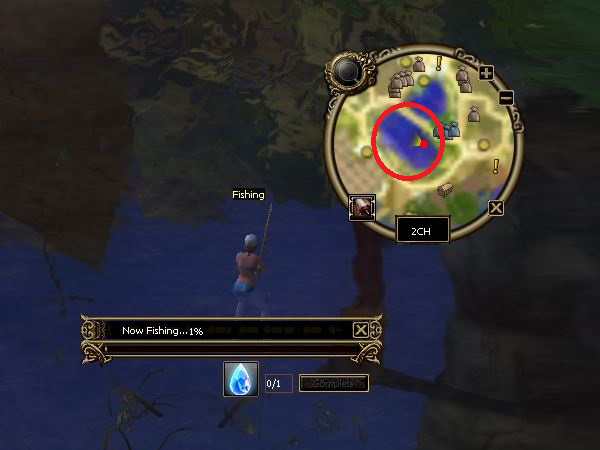Zoom out the minimap with minus button

point(506,97)
